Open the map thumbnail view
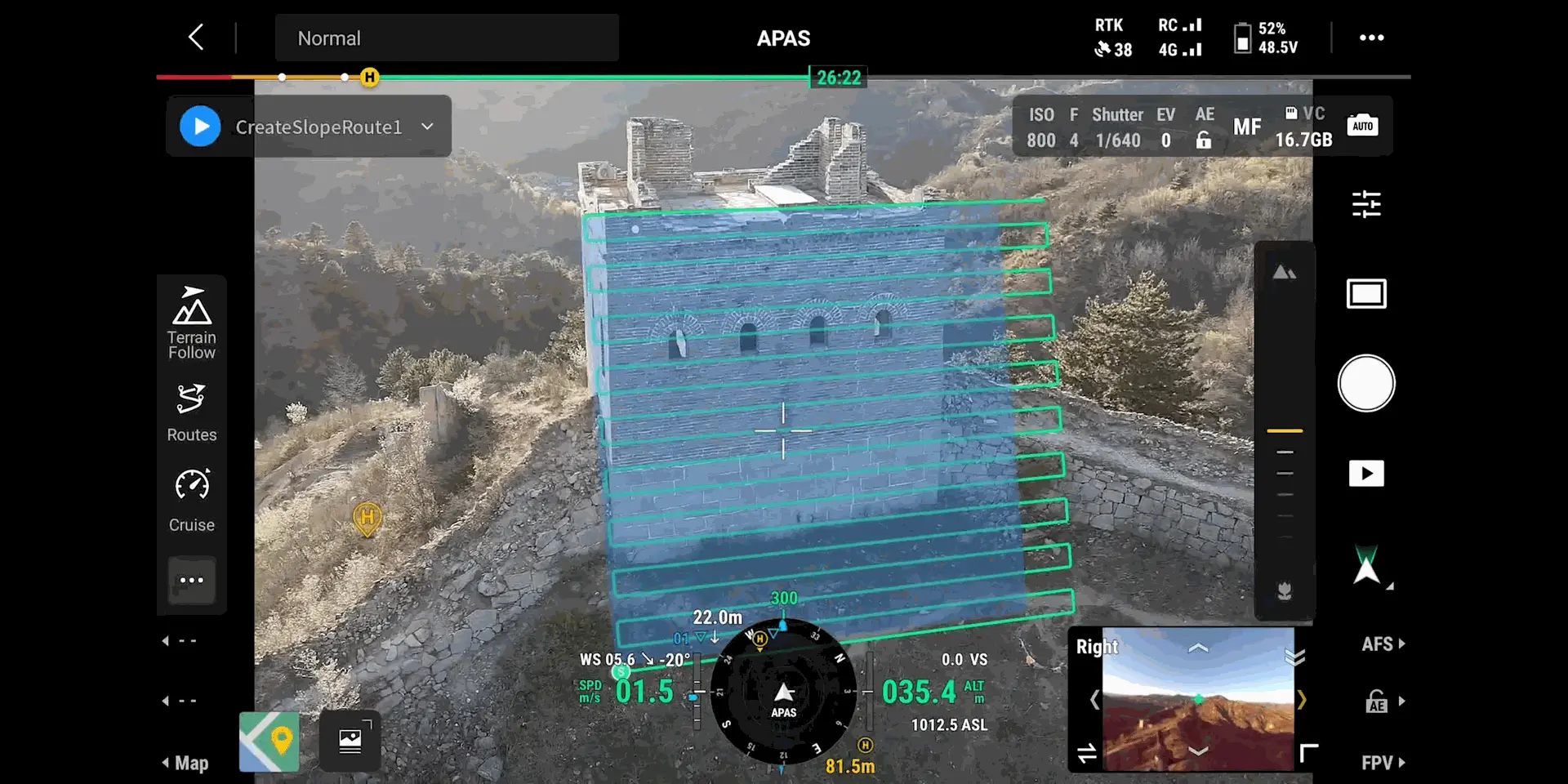The width and height of the screenshot is (1568, 784). tap(269, 742)
